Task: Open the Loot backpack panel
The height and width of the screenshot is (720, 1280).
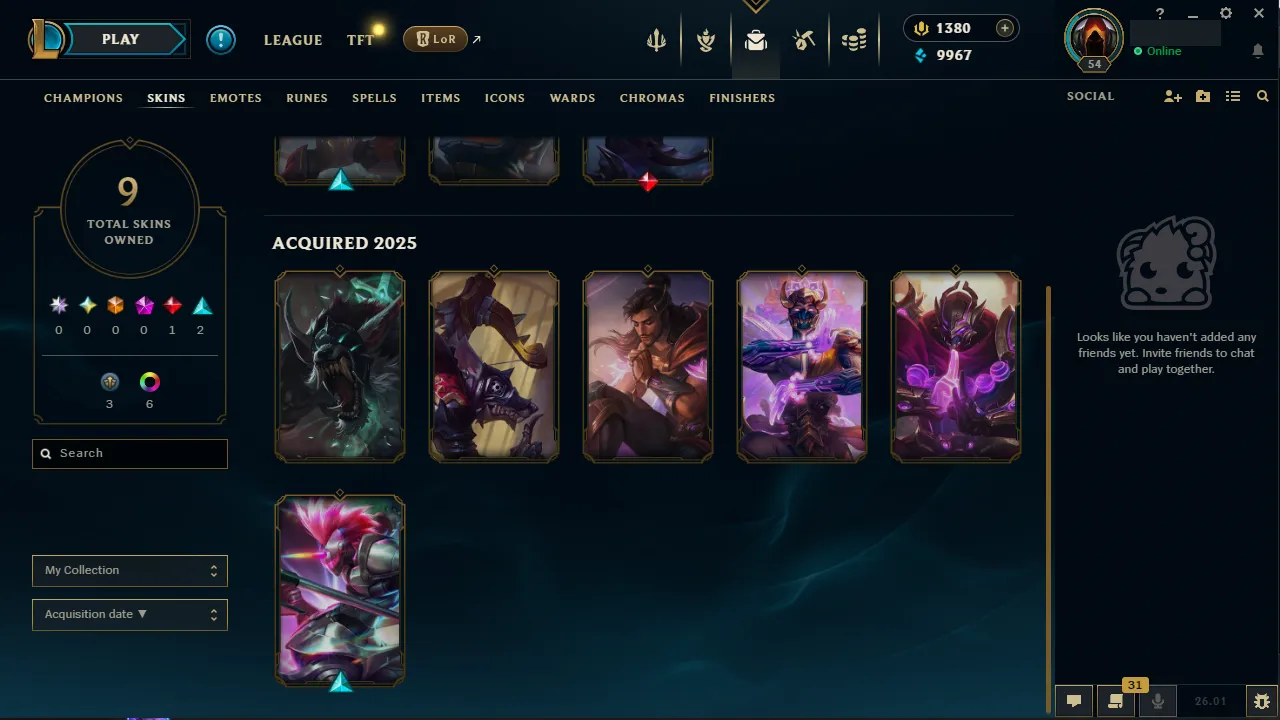Action: tap(755, 40)
